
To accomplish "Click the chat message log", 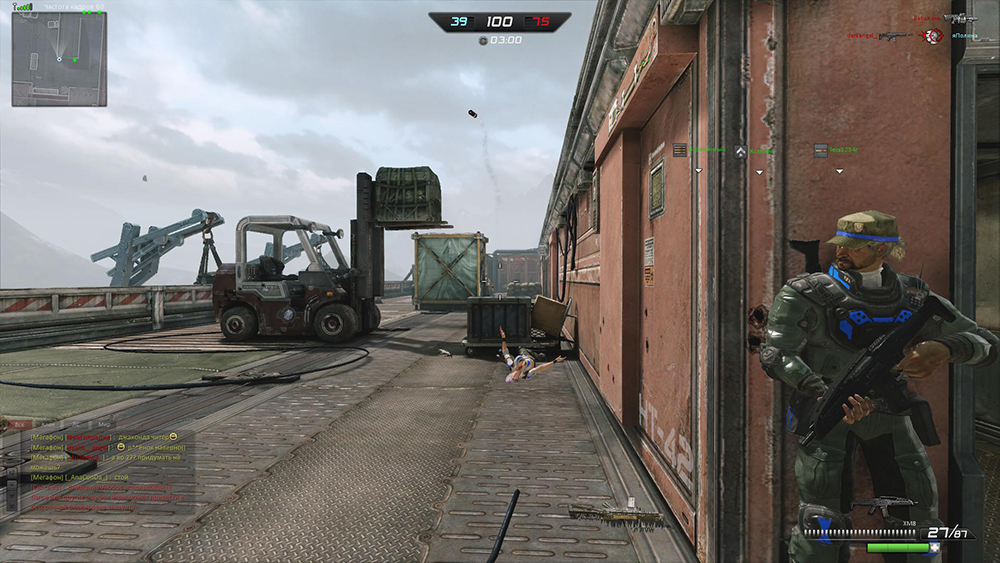I will pyautogui.click(x=100, y=472).
